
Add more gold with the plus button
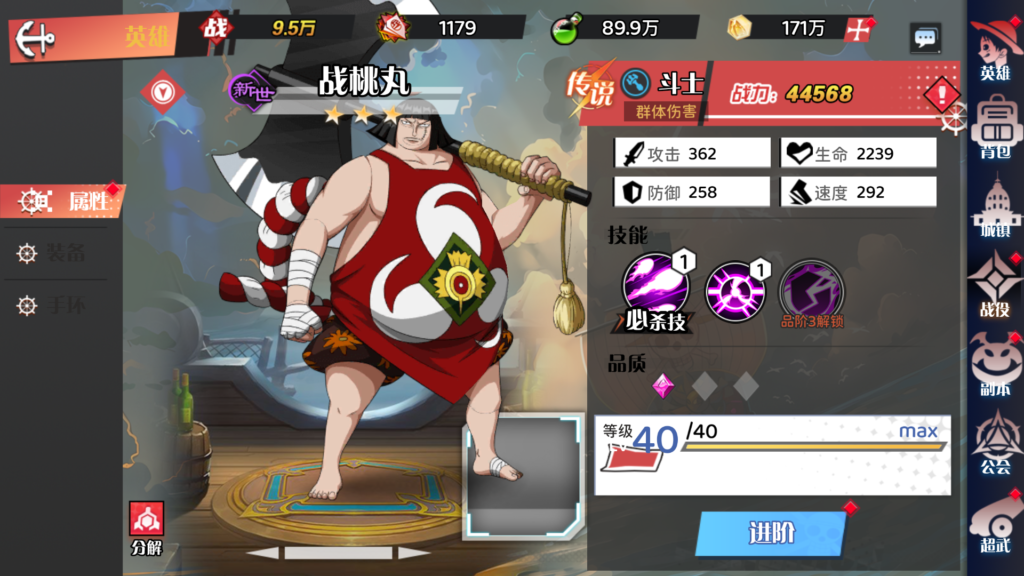pyautogui.click(x=856, y=29)
